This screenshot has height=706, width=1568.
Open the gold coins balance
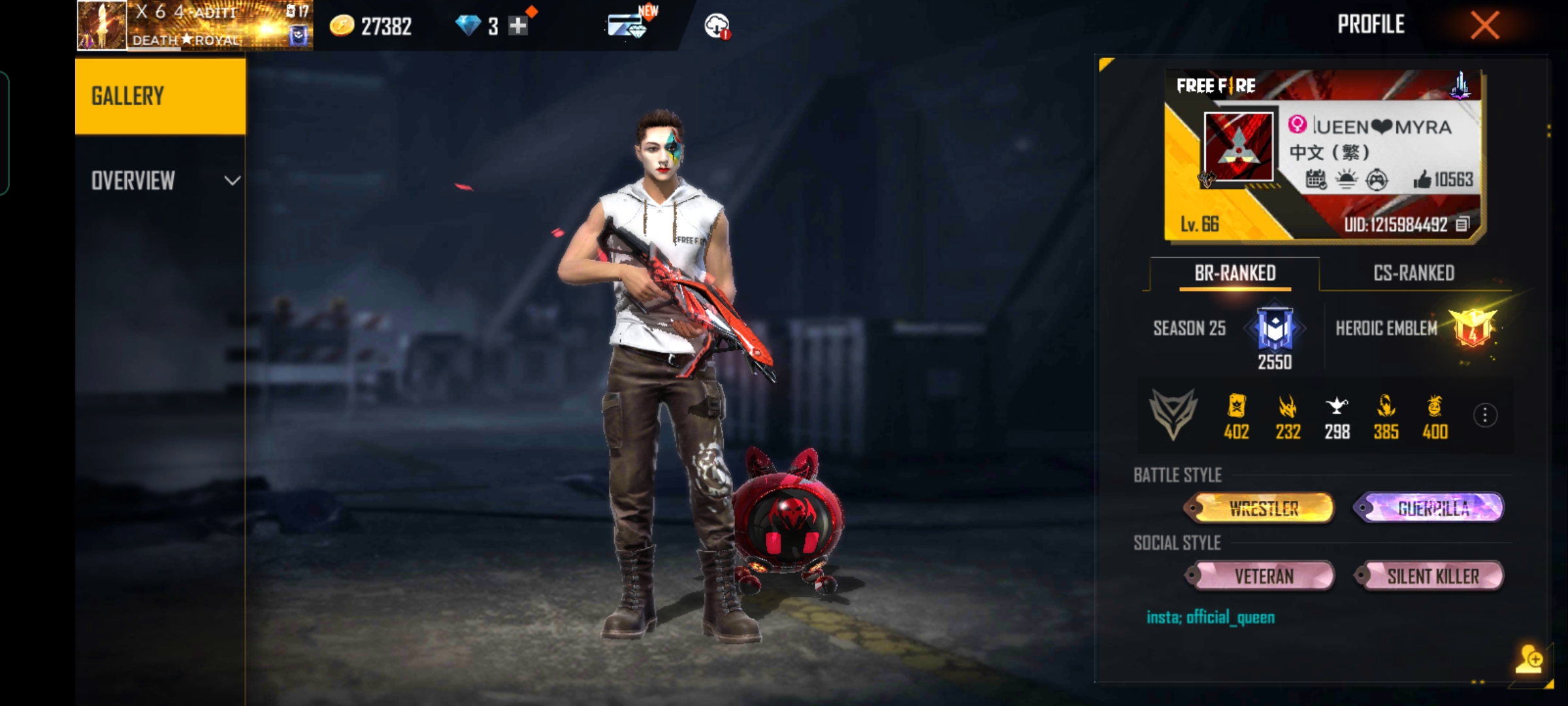pyautogui.click(x=370, y=26)
